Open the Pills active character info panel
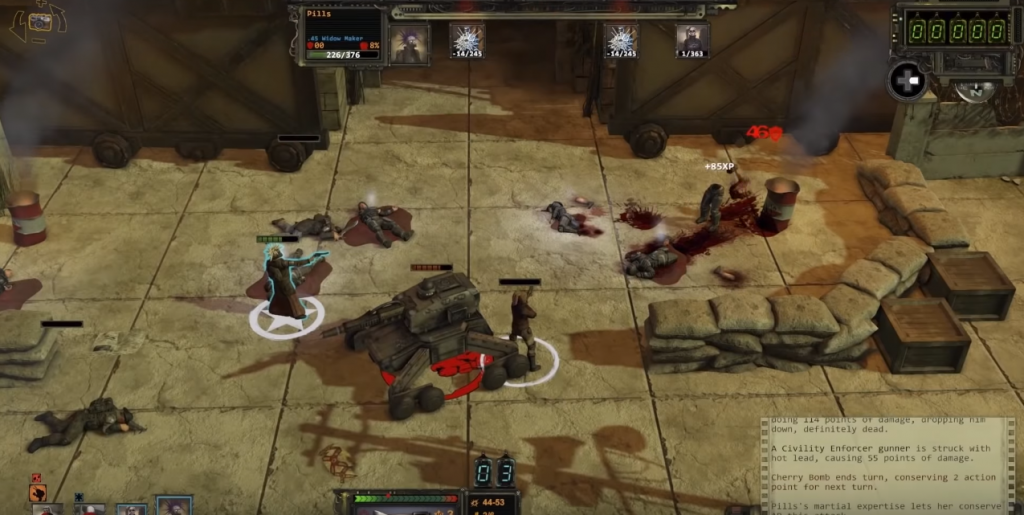 tap(342, 36)
